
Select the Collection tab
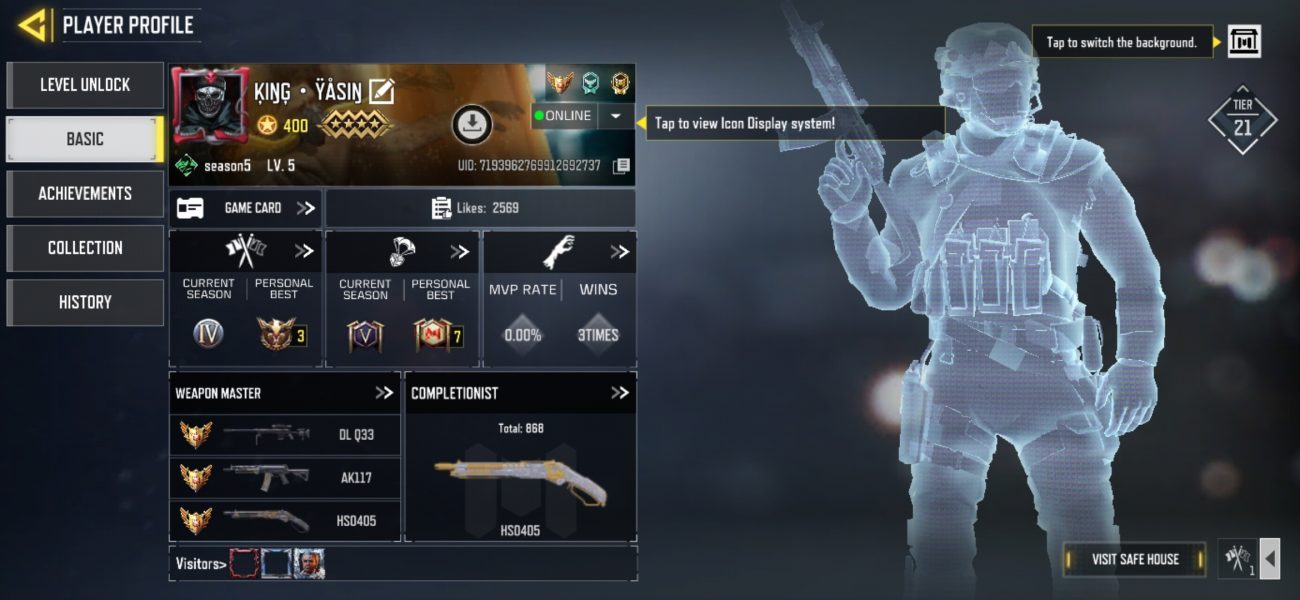85,248
